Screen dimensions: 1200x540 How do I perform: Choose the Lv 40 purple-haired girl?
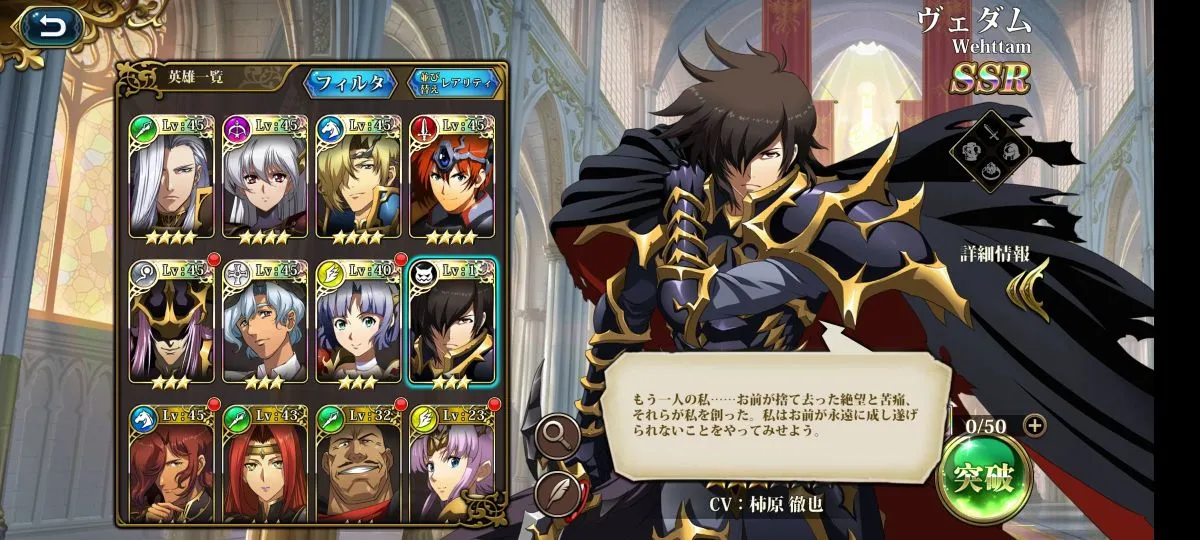pyautogui.click(x=358, y=320)
